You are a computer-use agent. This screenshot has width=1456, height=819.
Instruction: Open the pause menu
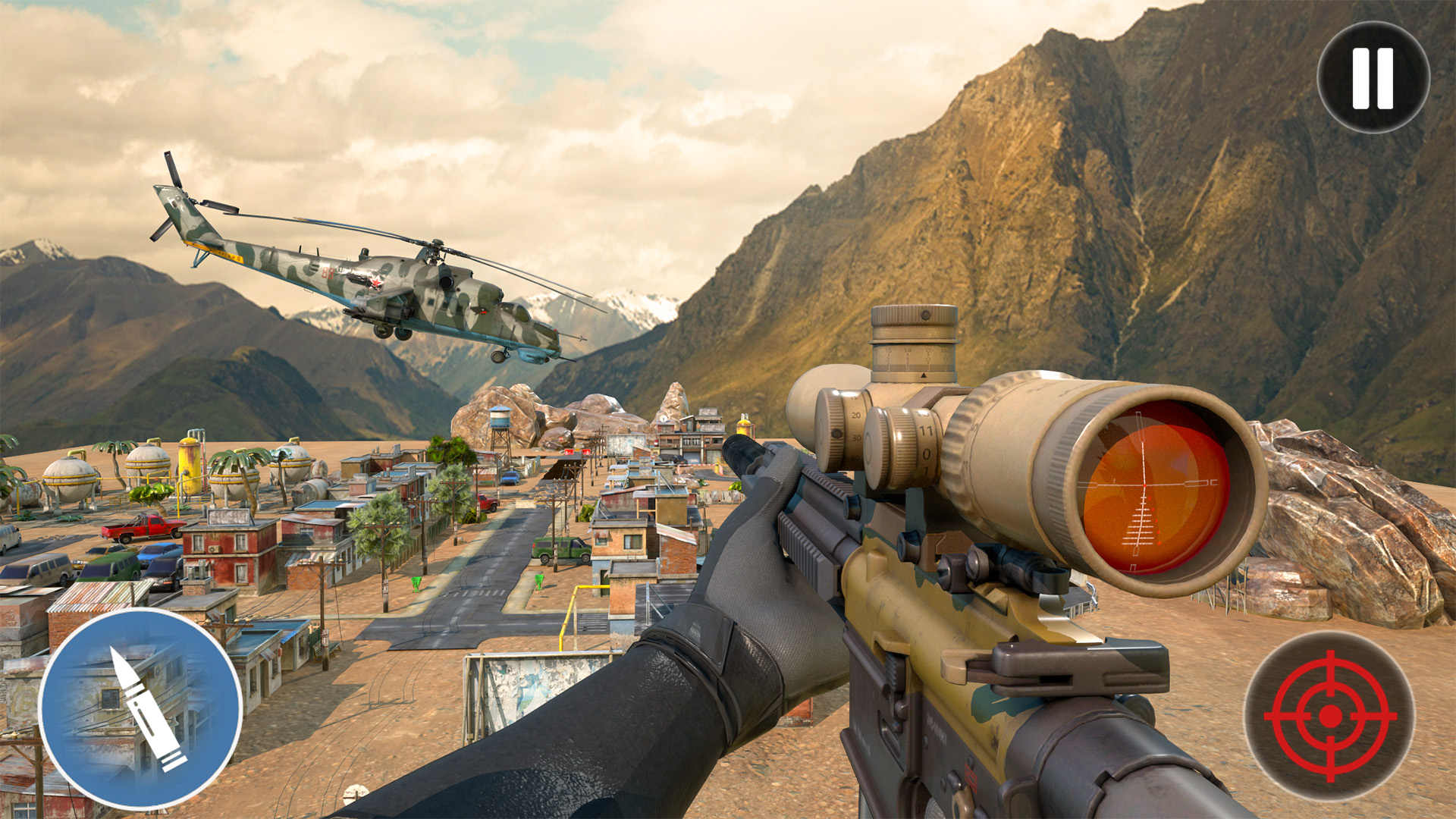point(1373,76)
